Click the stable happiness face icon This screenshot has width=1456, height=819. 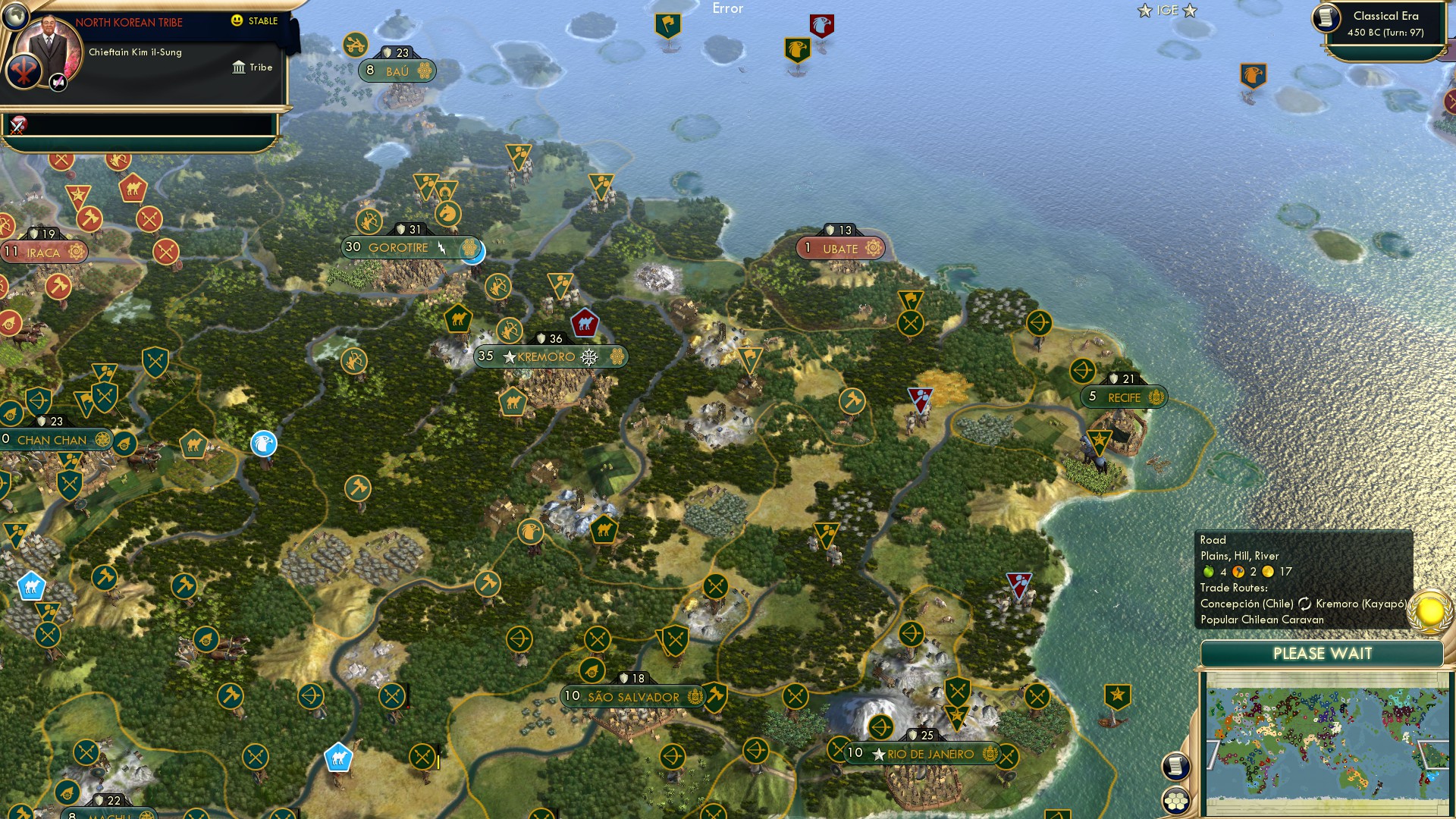coord(237,22)
